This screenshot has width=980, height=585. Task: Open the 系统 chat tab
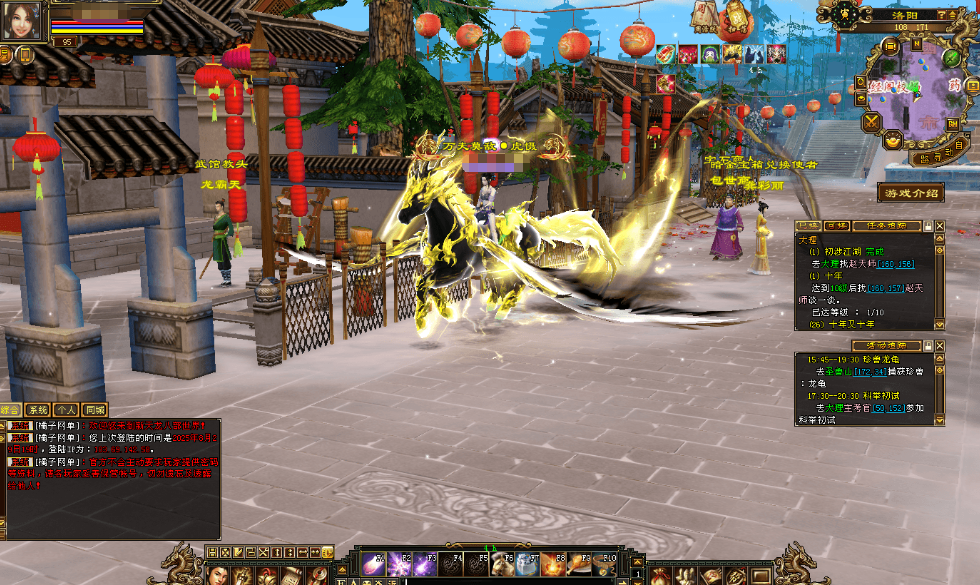pyautogui.click(x=38, y=410)
